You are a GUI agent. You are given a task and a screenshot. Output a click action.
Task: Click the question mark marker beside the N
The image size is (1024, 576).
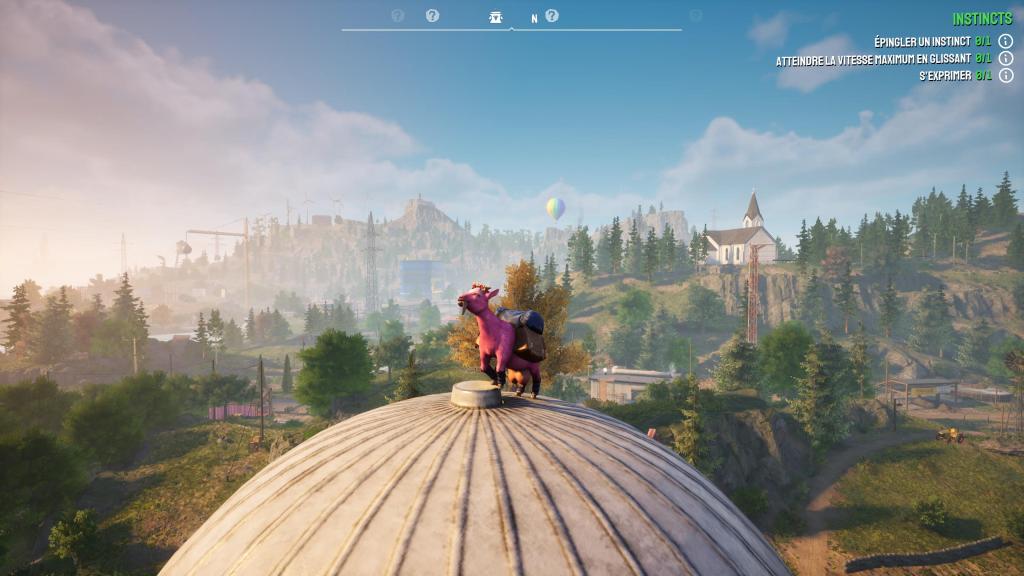point(552,16)
